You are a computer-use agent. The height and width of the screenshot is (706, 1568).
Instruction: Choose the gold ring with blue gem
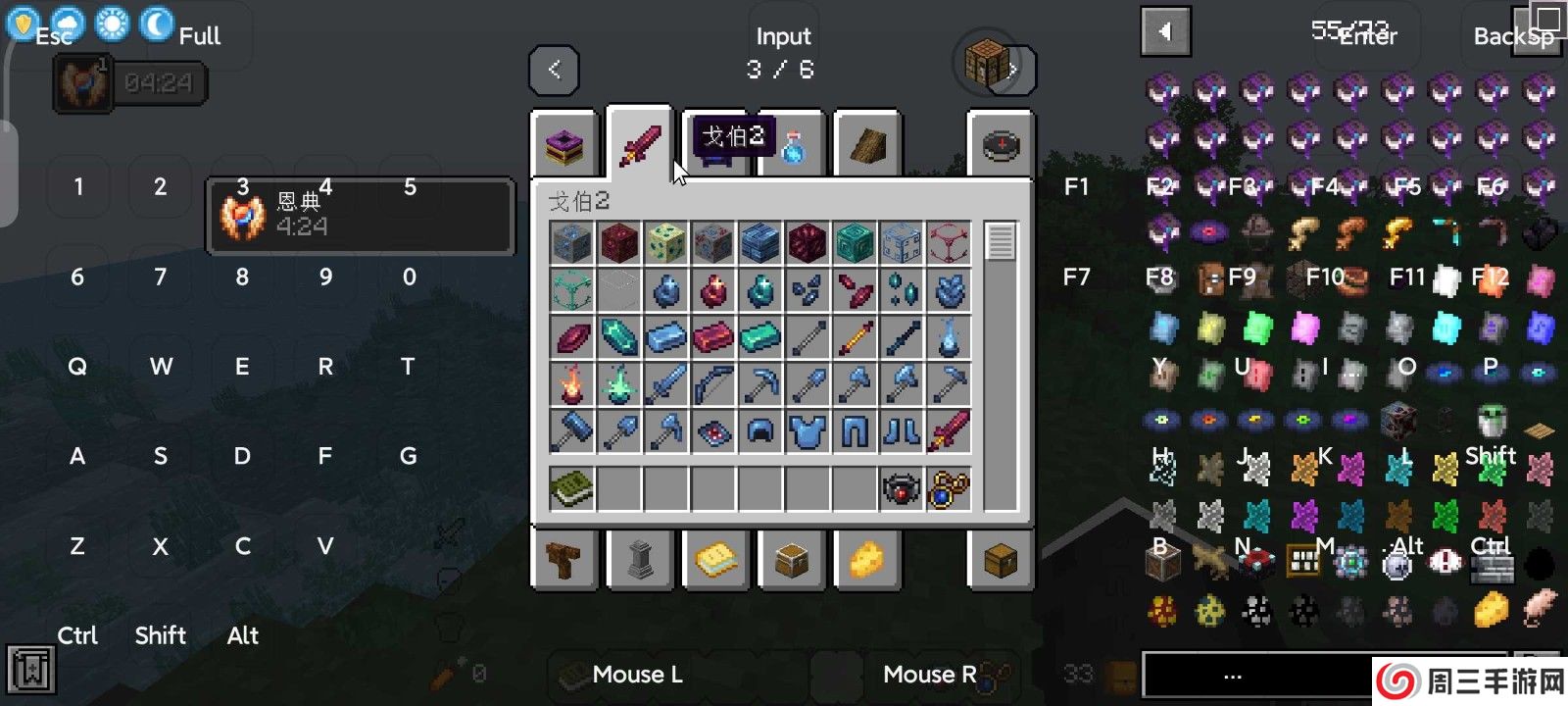pyautogui.click(x=949, y=488)
